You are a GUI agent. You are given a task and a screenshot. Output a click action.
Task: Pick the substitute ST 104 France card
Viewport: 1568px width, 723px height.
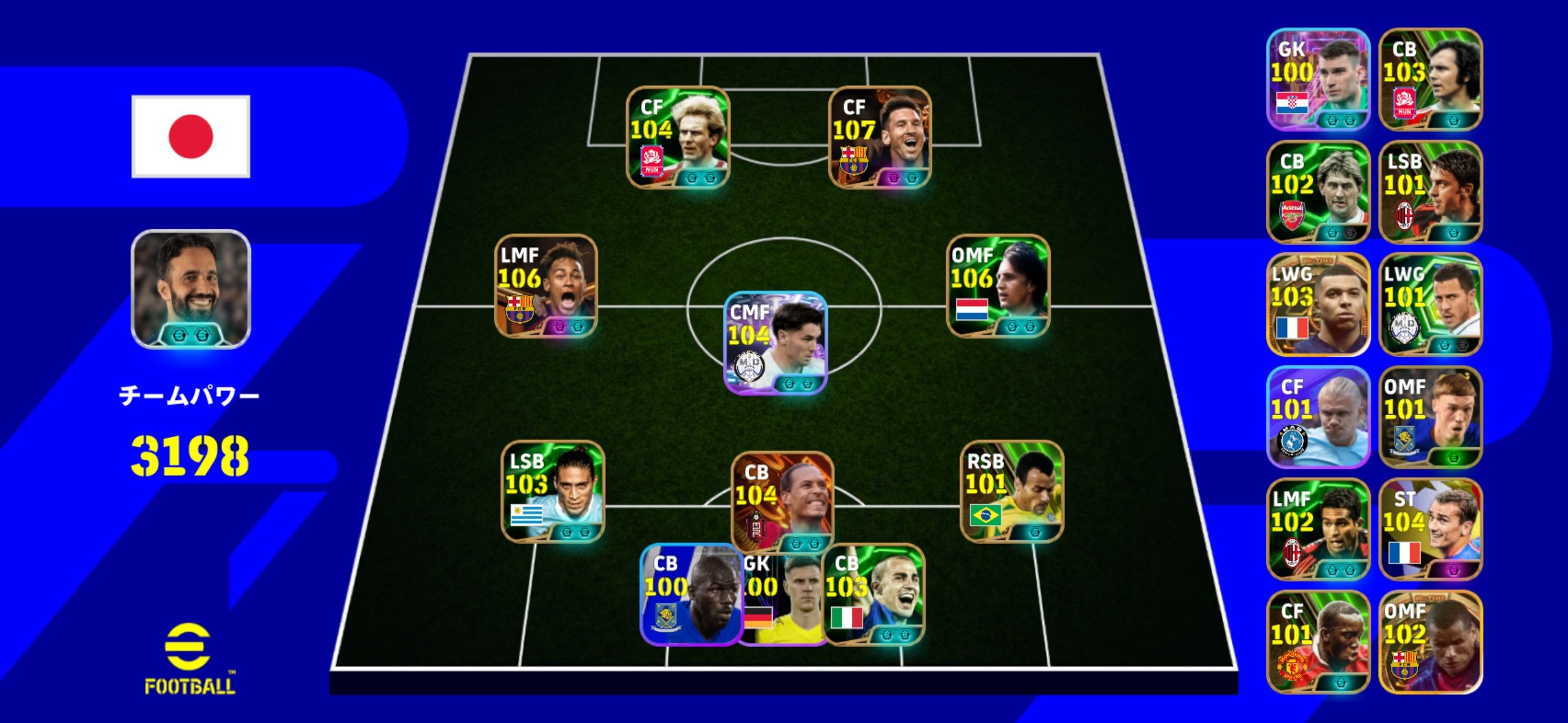1431,529
